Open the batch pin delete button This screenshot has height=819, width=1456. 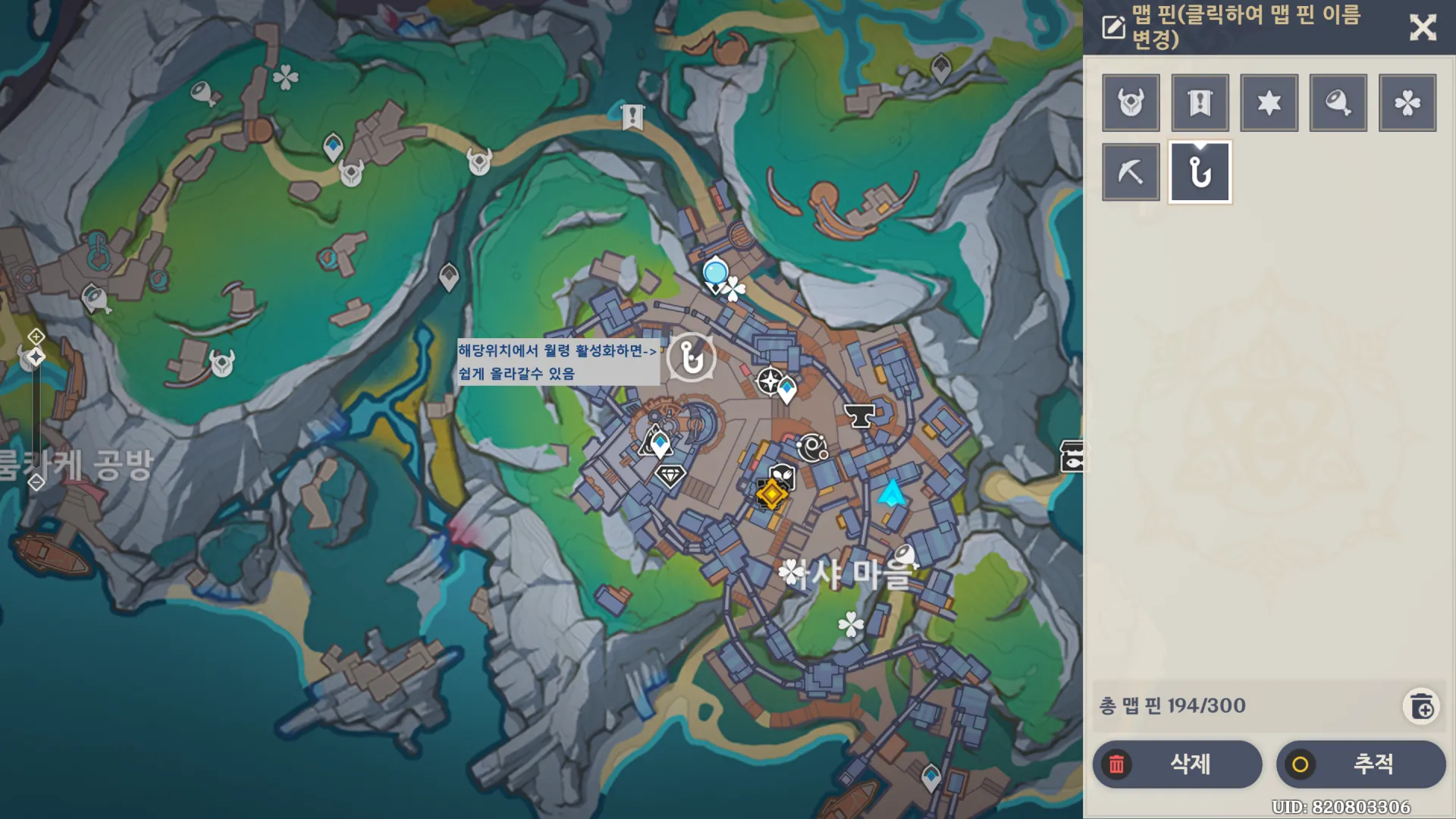[x=1421, y=707]
